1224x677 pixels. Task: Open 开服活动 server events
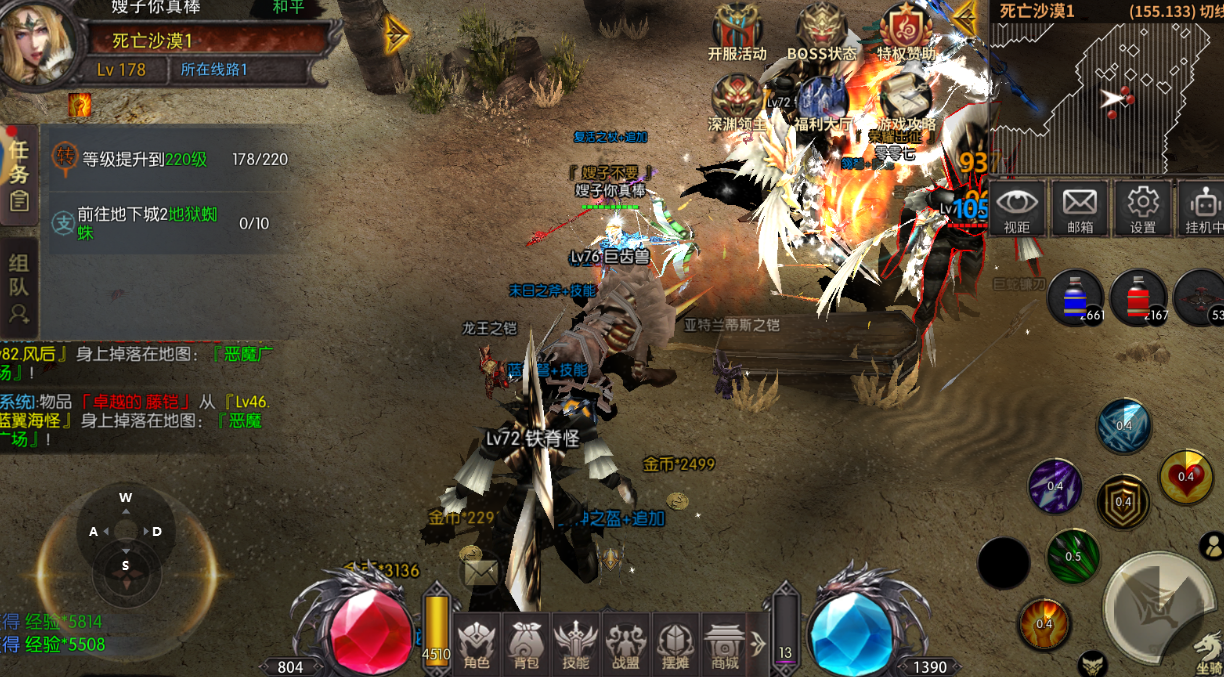737,32
